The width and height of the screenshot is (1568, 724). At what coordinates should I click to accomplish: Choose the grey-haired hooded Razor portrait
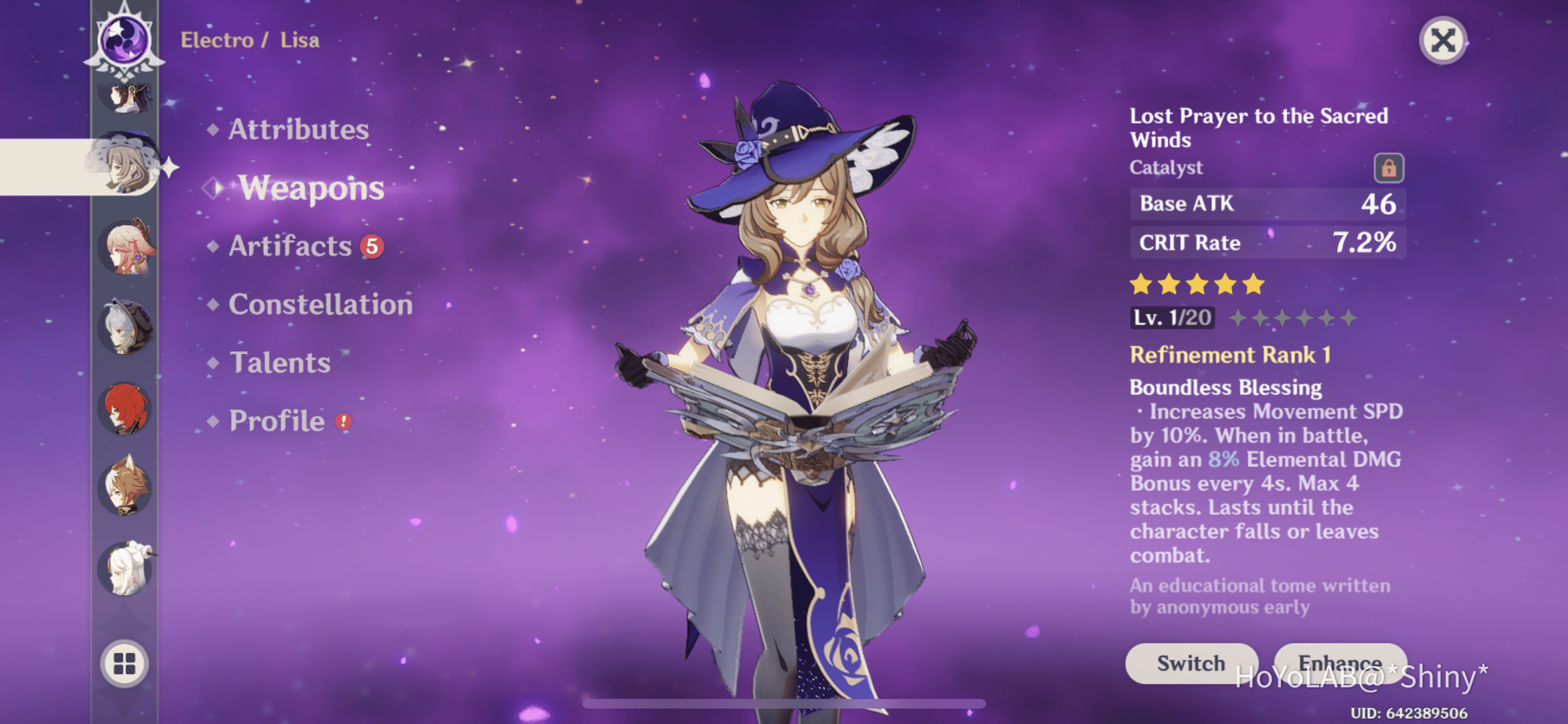[x=125, y=327]
